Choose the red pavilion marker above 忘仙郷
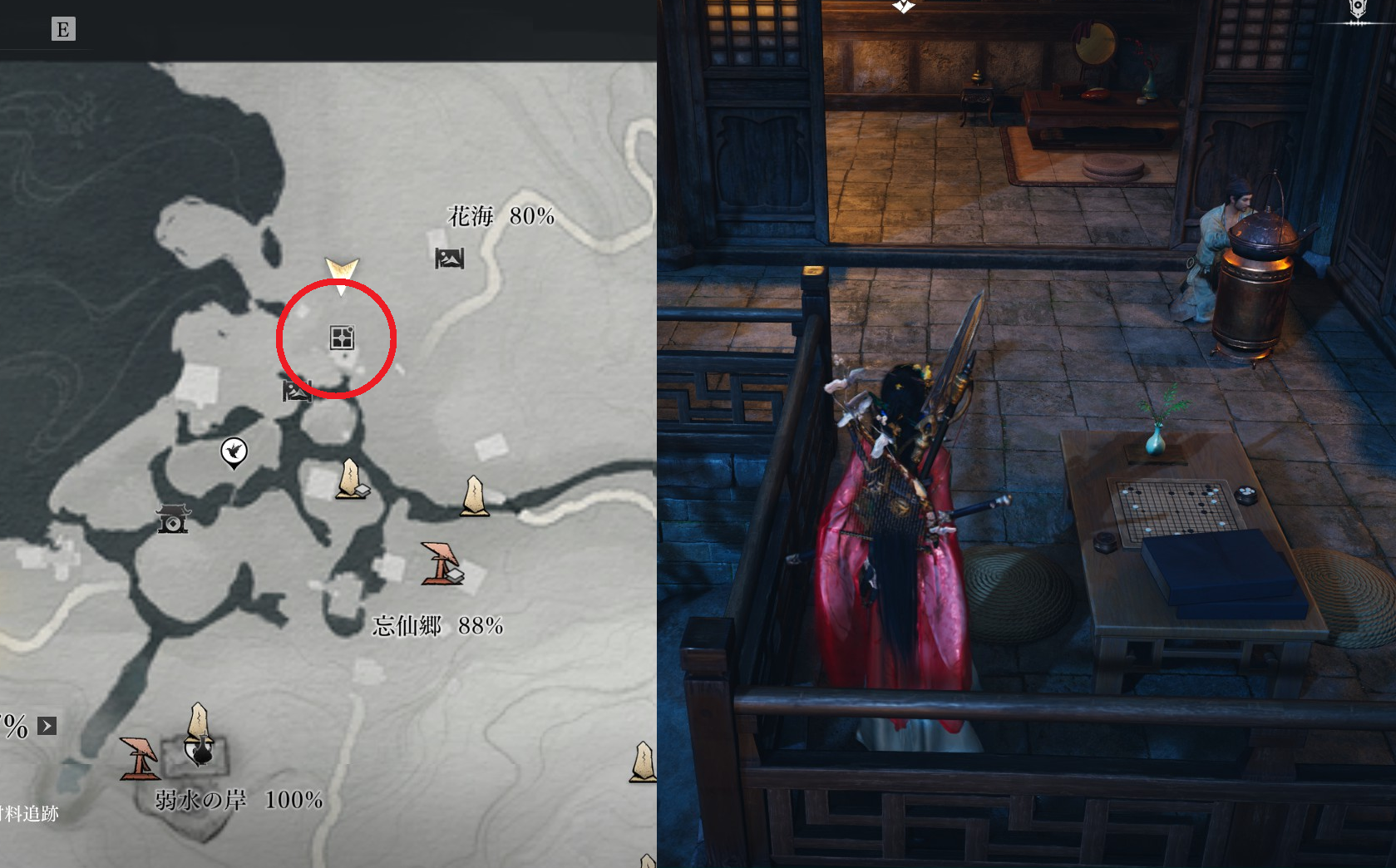Screen dimensions: 1396x868 tap(441, 563)
